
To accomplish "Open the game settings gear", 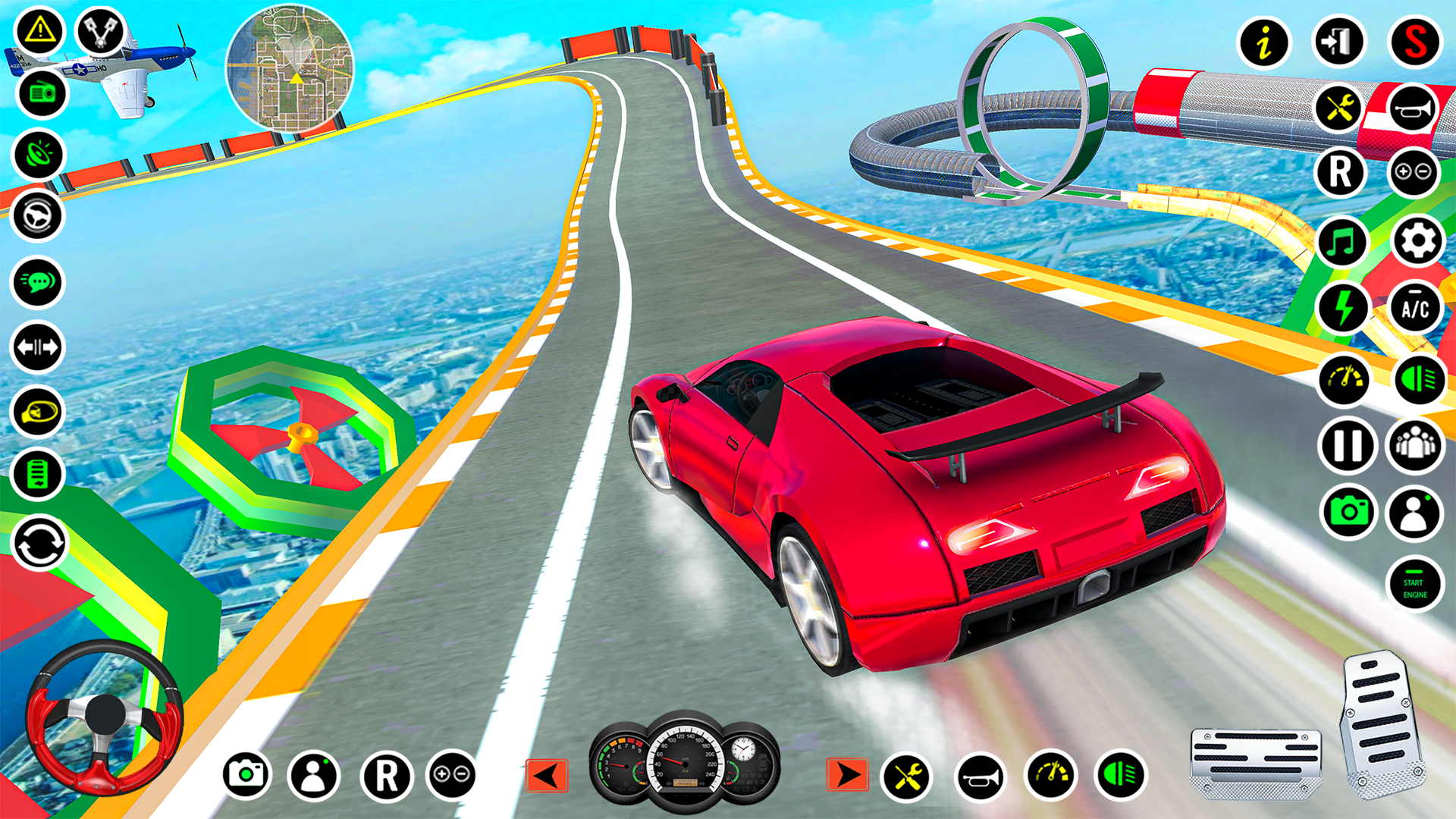I will 1415,241.
